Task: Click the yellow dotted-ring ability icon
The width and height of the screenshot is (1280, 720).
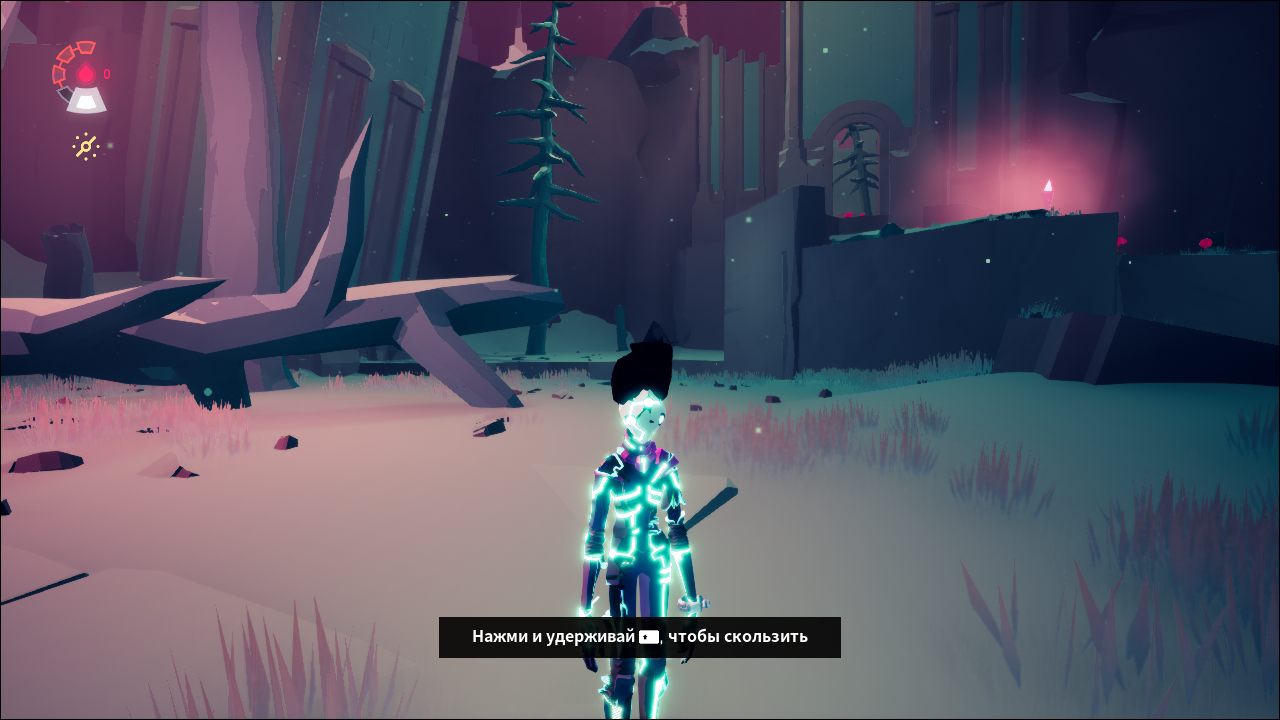Action: pyautogui.click(x=86, y=147)
